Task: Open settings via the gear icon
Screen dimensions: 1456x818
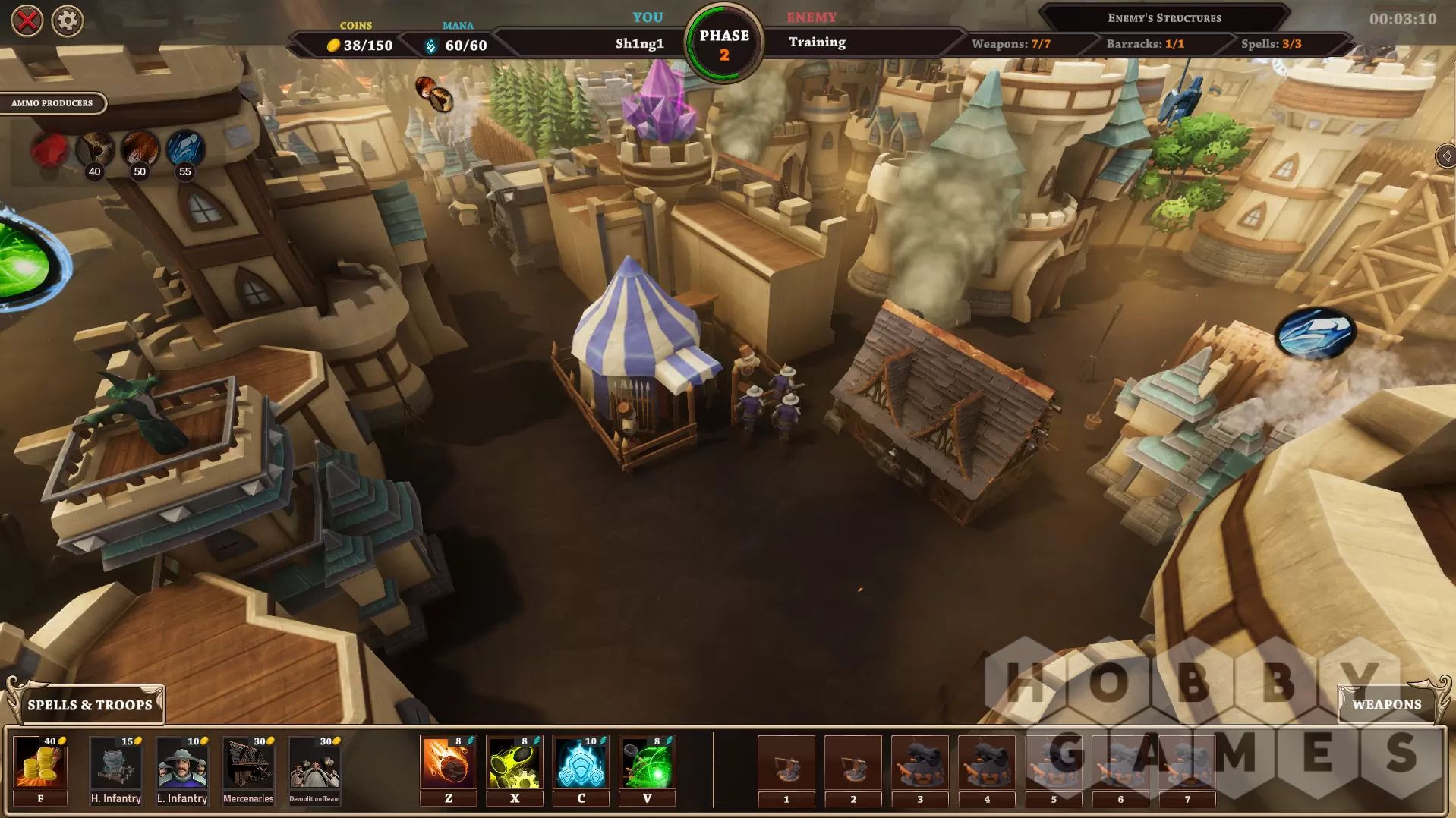Action: click(x=68, y=21)
